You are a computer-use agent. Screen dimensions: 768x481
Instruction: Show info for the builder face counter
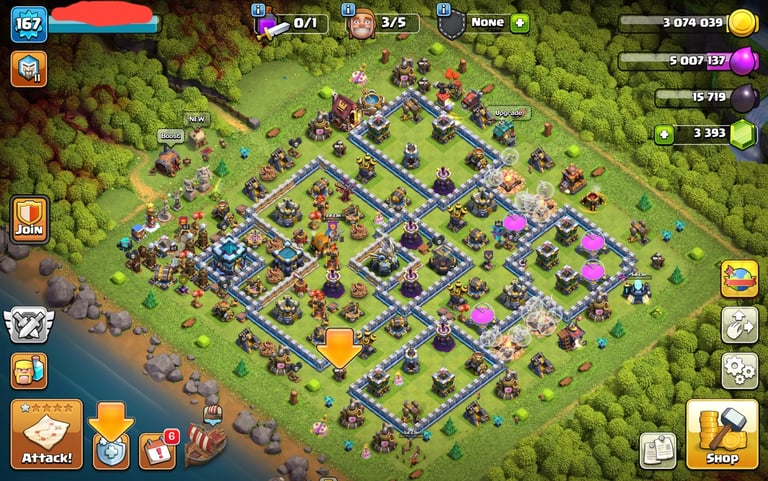click(348, 9)
